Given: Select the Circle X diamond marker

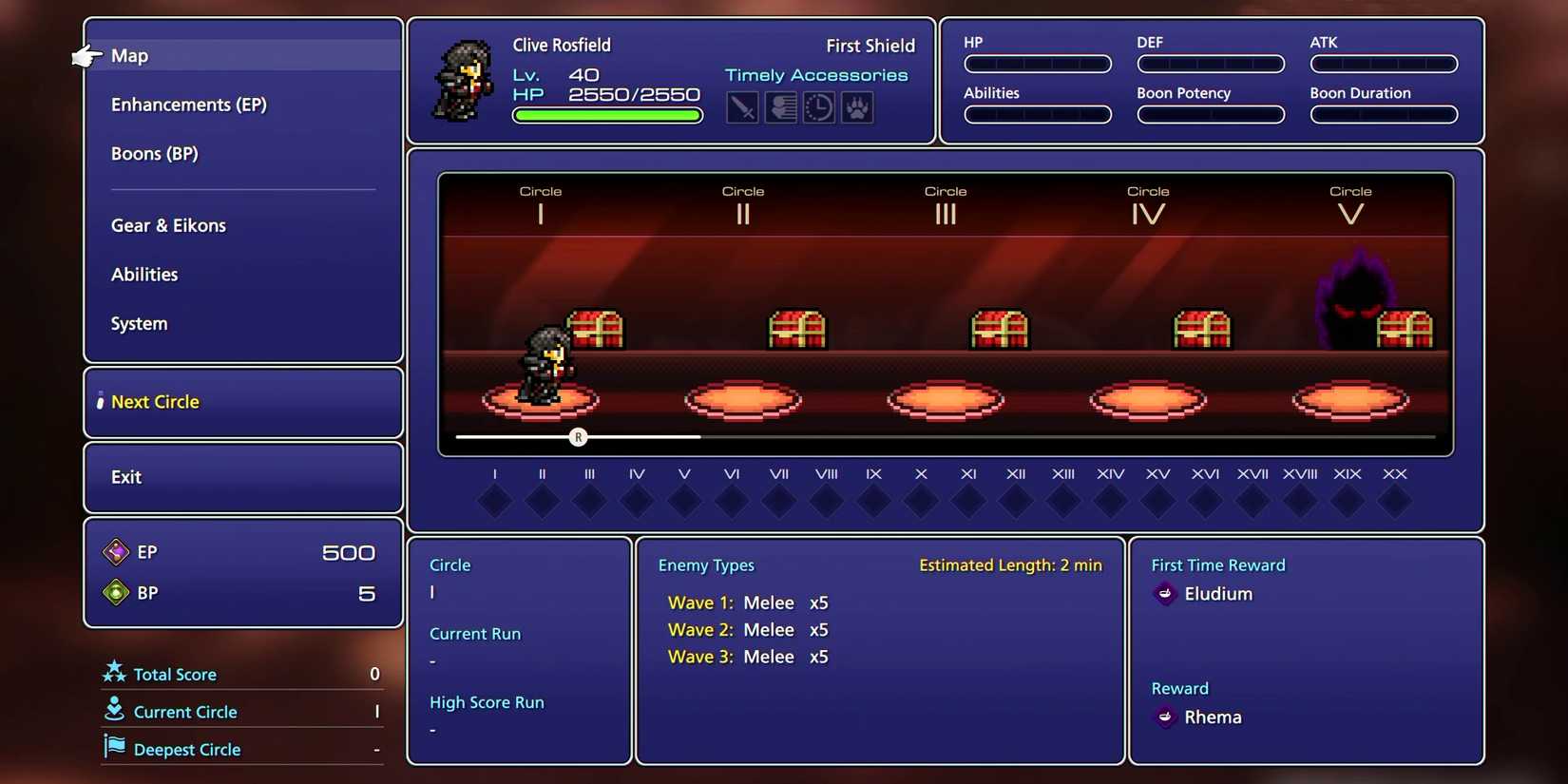Looking at the screenshot, I should (x=921, y=499).
